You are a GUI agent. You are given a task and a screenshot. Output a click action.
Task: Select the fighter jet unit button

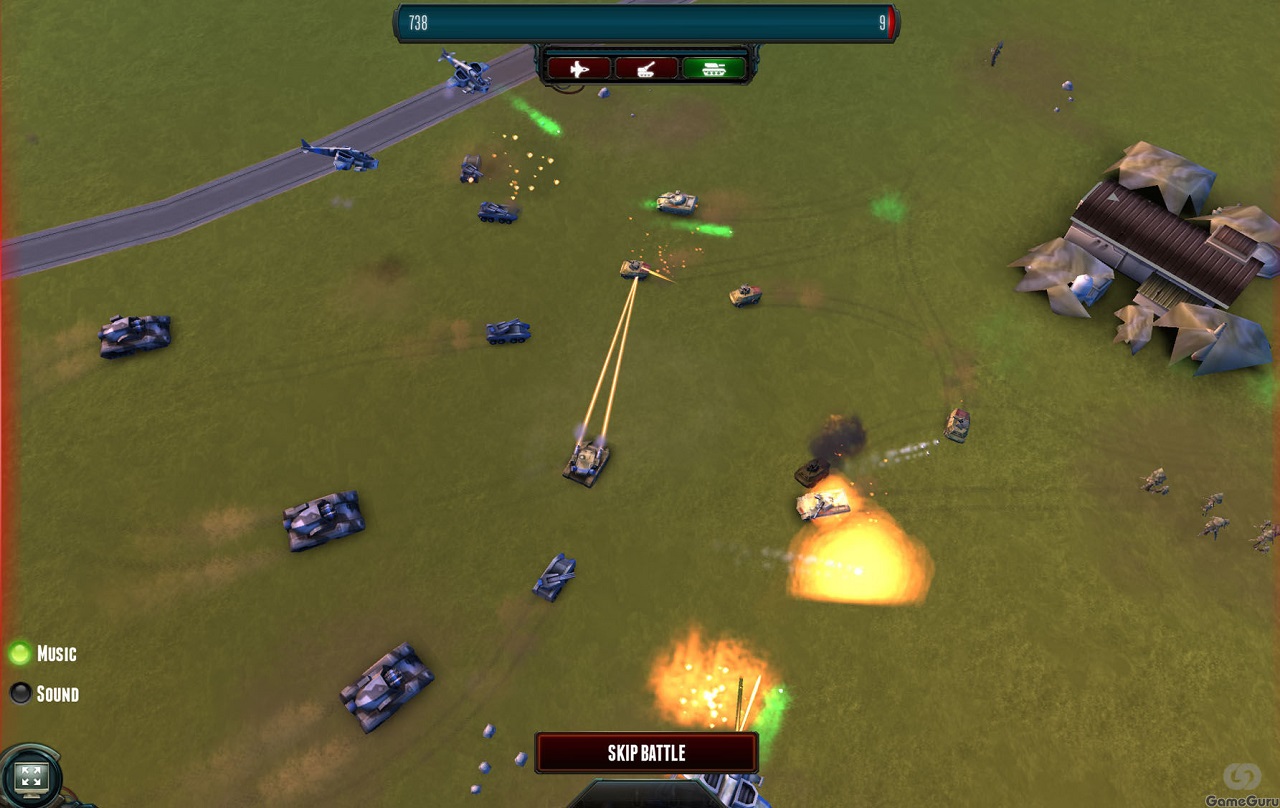click(x=578, y=68)
